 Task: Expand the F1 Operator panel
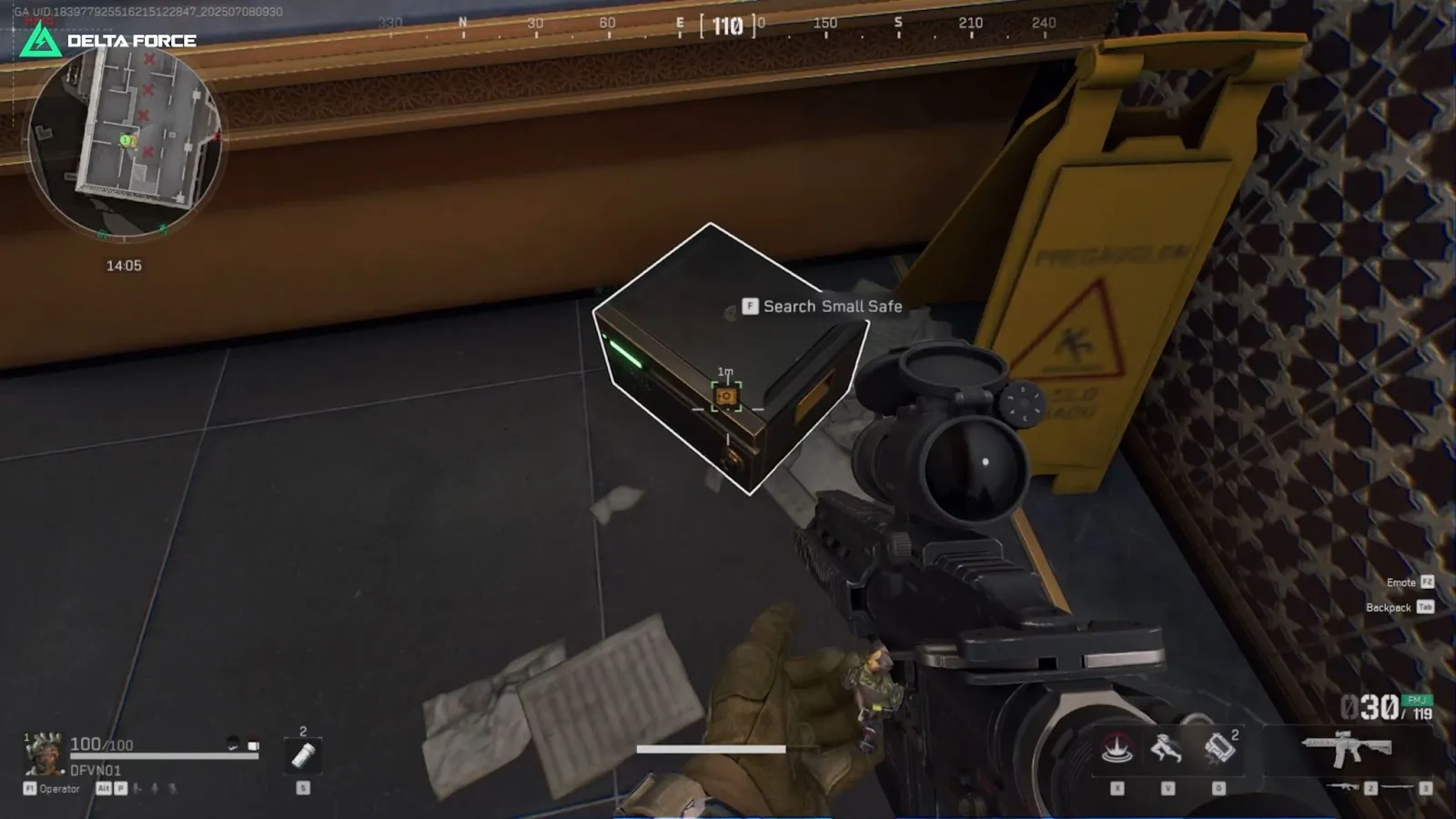pyautogui.click(x=50, y=788)
